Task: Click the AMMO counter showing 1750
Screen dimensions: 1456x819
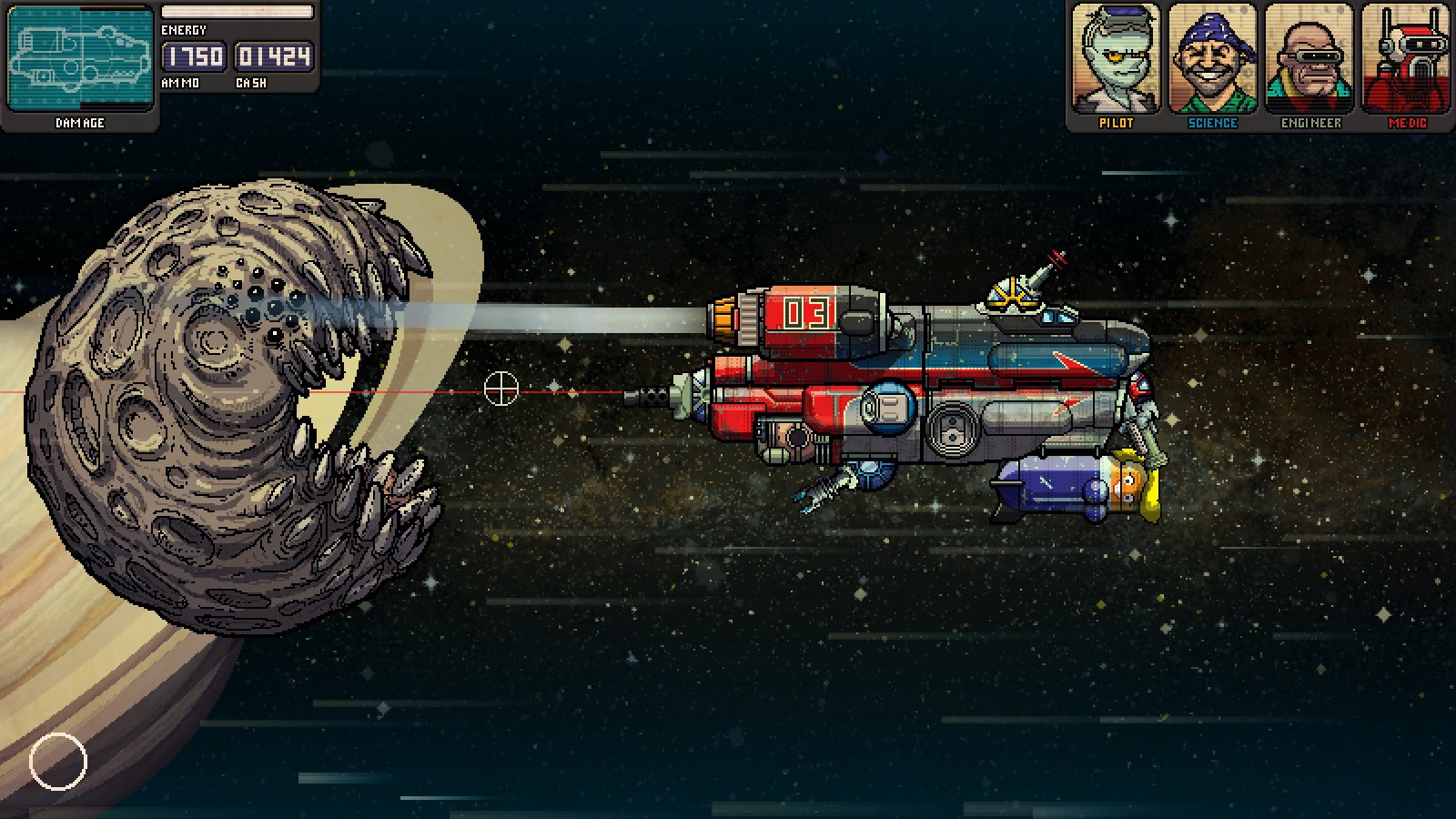Action: pyautogui.click(x=192, y=56)
